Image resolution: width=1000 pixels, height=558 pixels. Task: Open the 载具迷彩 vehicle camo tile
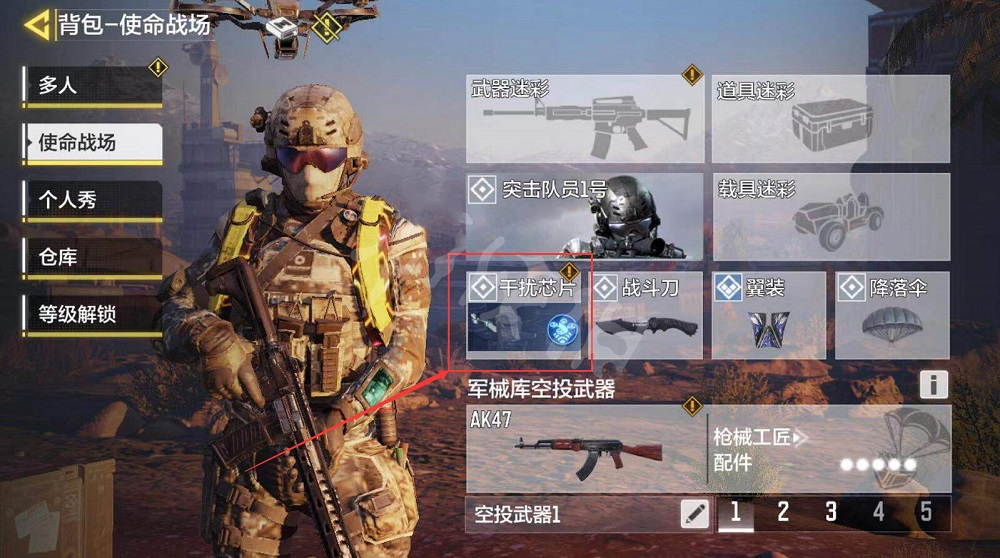click(x=831, y=216)
